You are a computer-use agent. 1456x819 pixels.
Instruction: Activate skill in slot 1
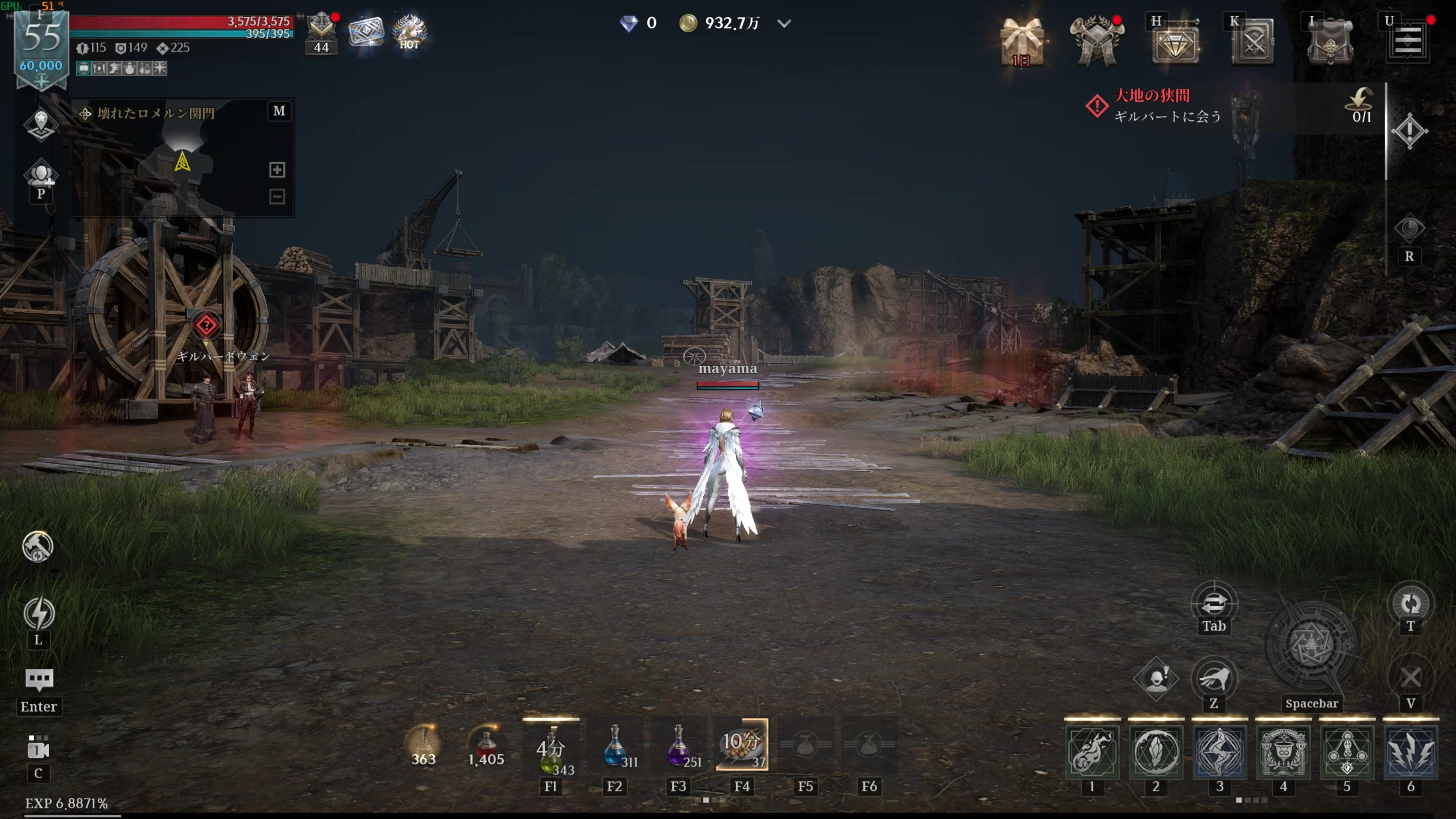pos(1091,752)
